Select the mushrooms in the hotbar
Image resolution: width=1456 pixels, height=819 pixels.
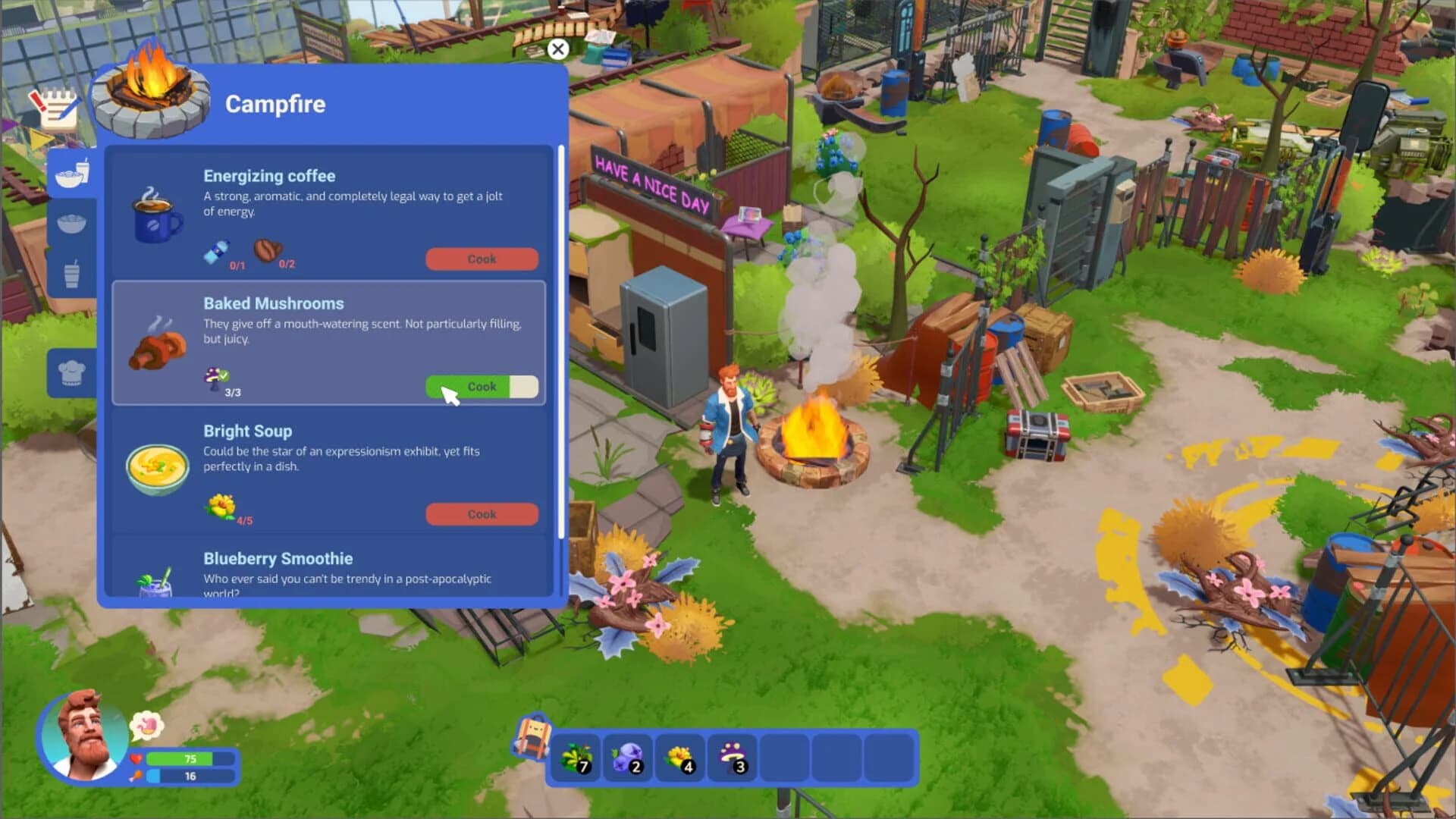pos(731,756)
